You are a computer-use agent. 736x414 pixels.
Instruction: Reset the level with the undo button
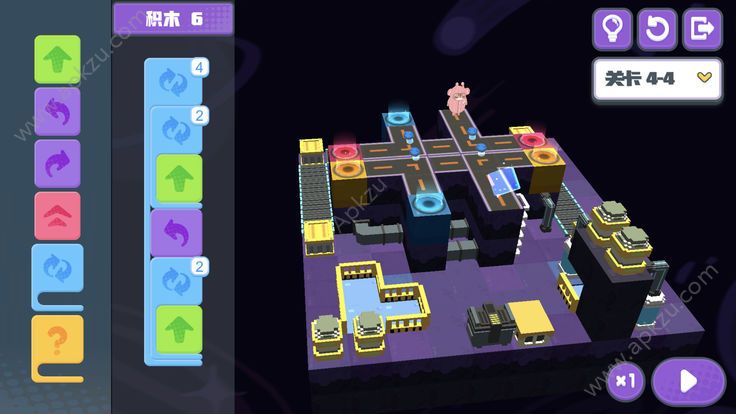(657, 29)
